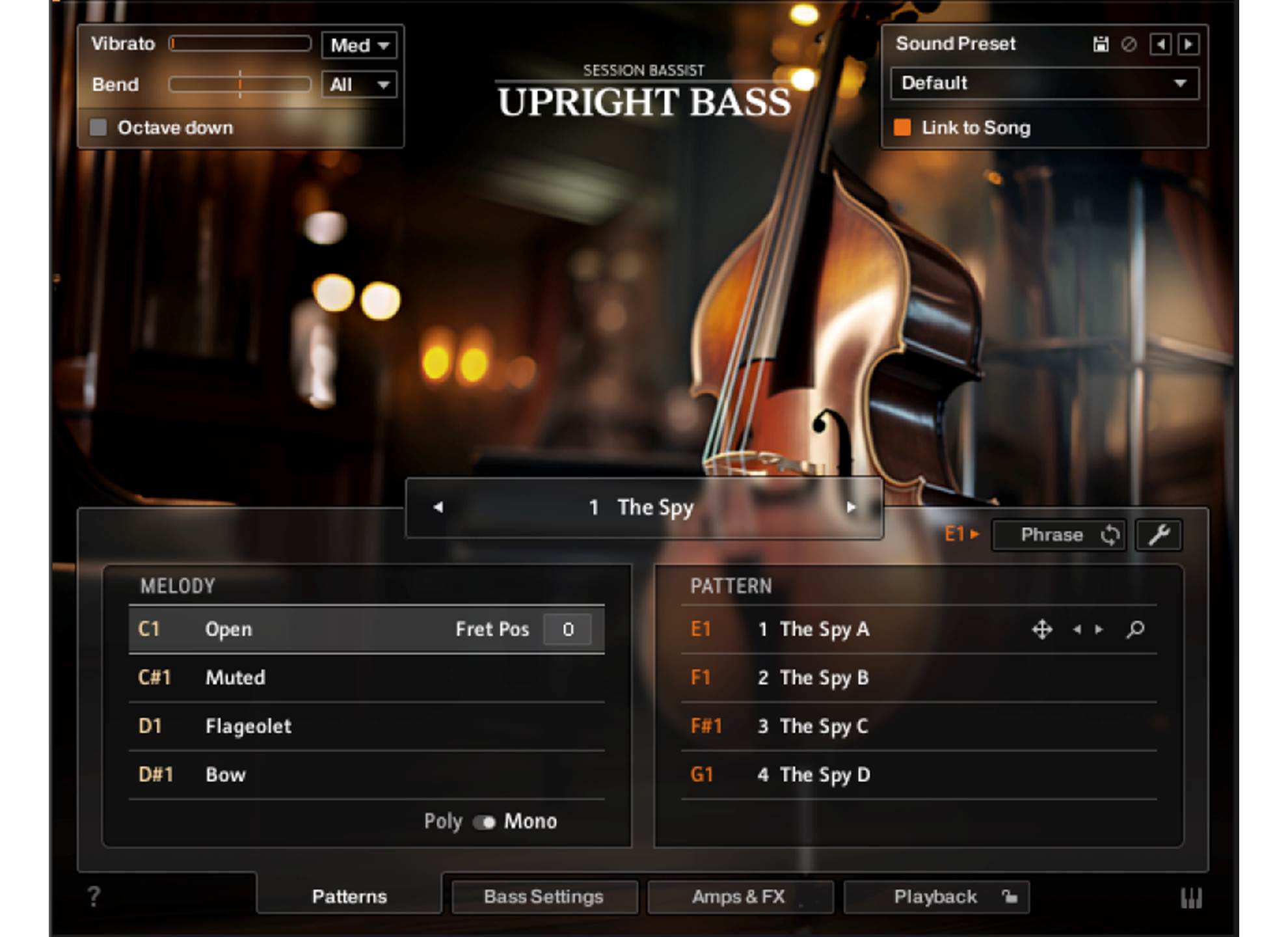Switch to the Bass Settings tab
Viewport: 1288px width, 937px height.
tap(544, 897)
